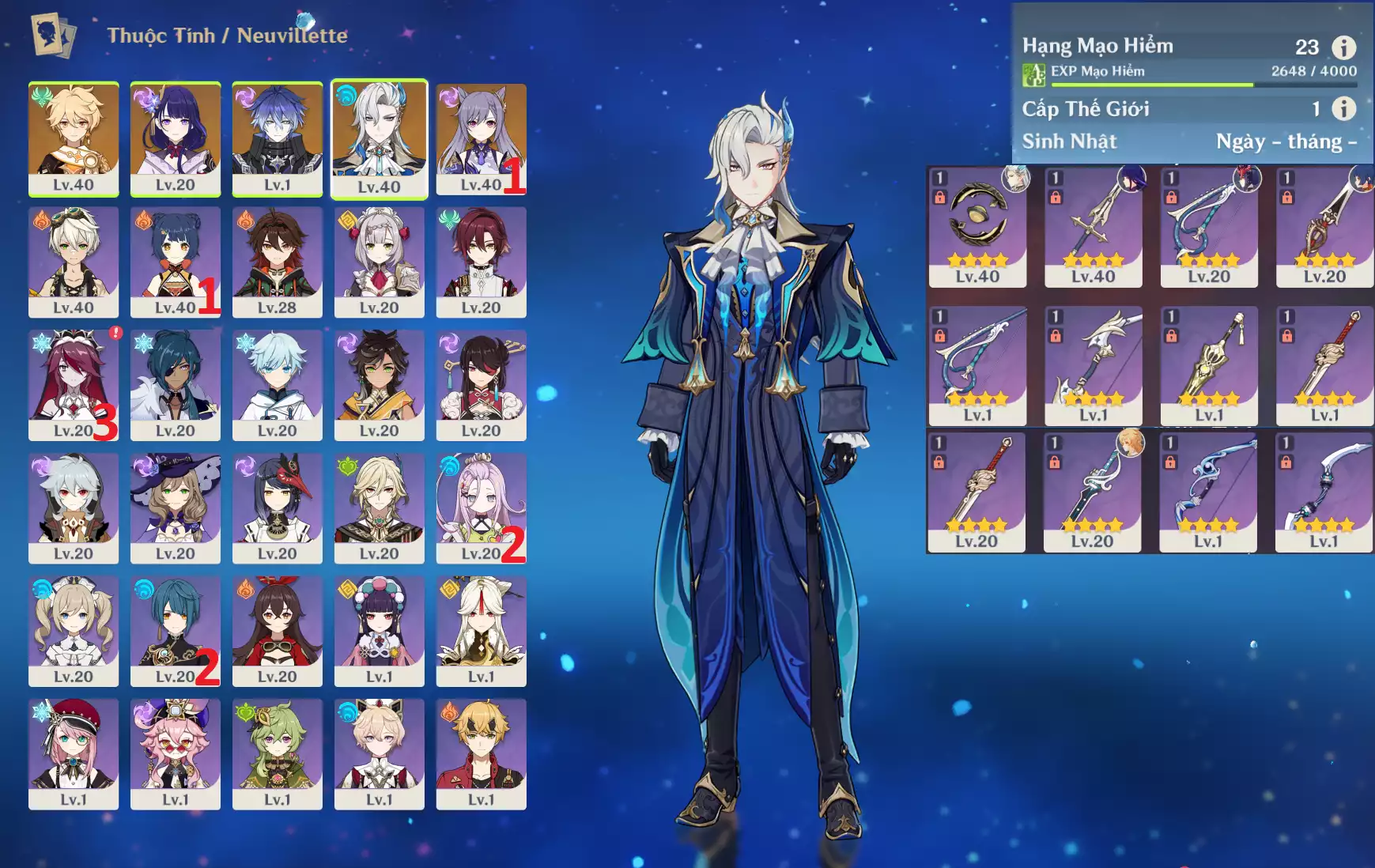Select Lisa's Lv.20 portrait

pyautogui.click(x=176, y=508)
